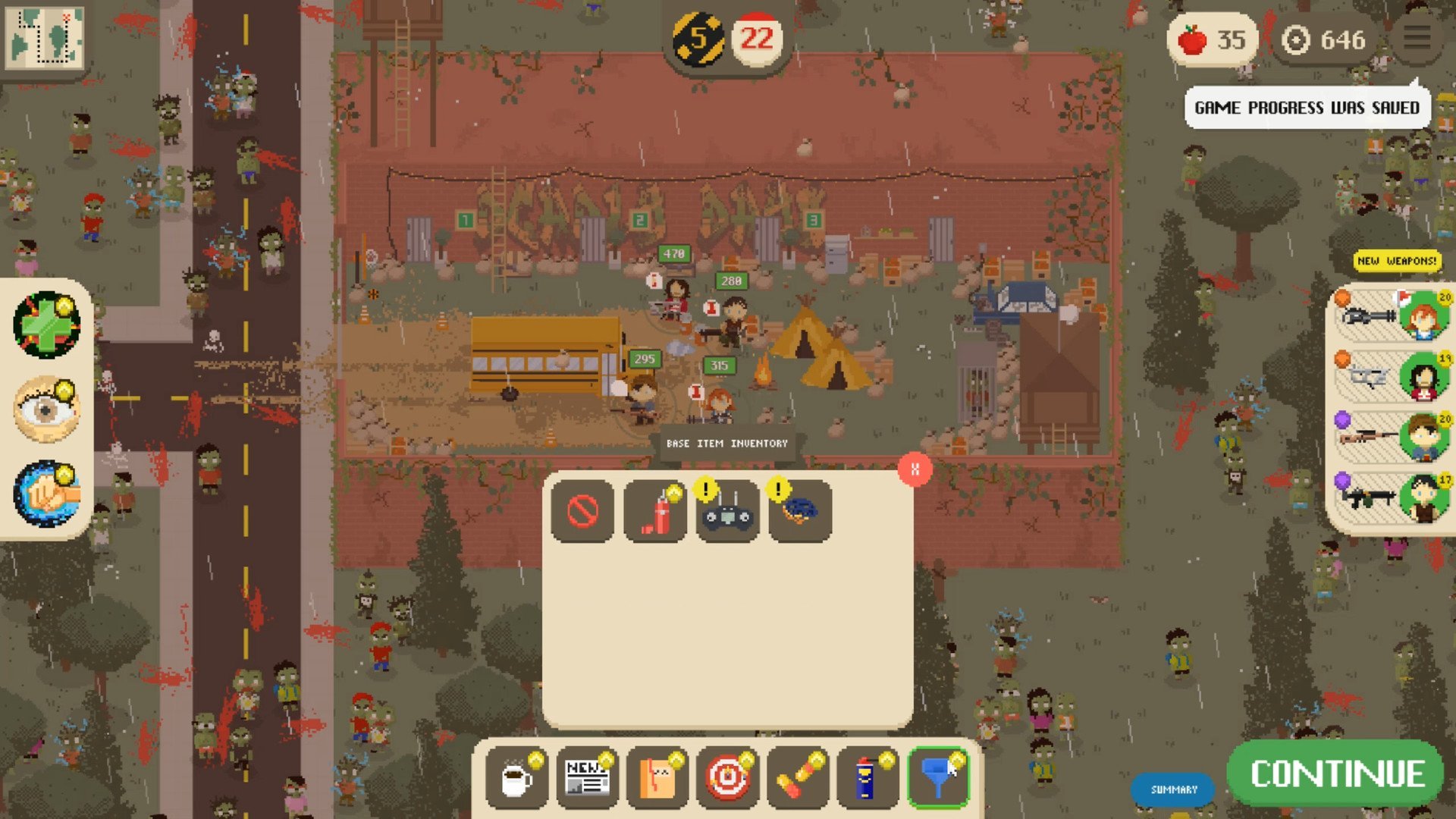
Task: Select the red no-item slot
Action: [582, 511]
